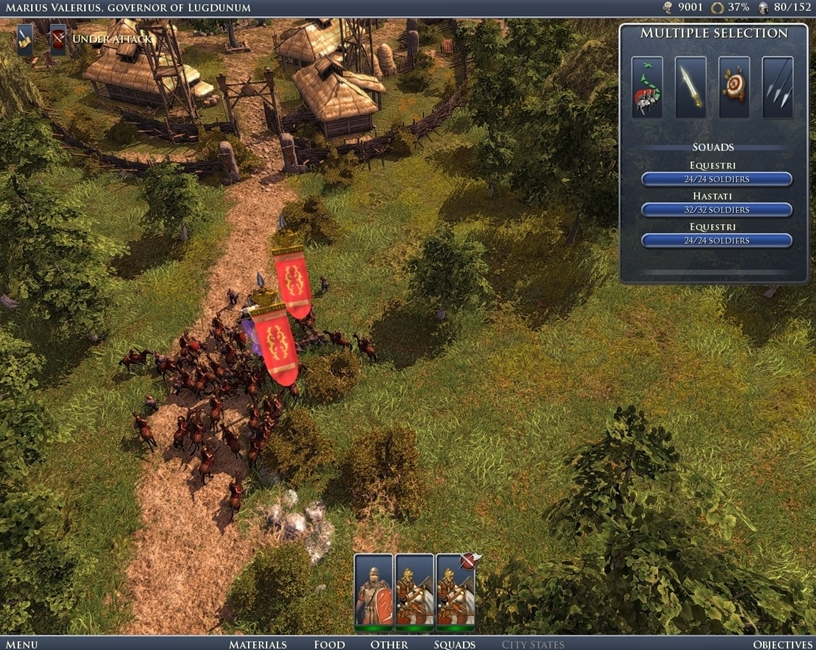This screenshot has width=816, height=650.
Task: Click the Under Attack alert icon
Action: coord(58,38)
